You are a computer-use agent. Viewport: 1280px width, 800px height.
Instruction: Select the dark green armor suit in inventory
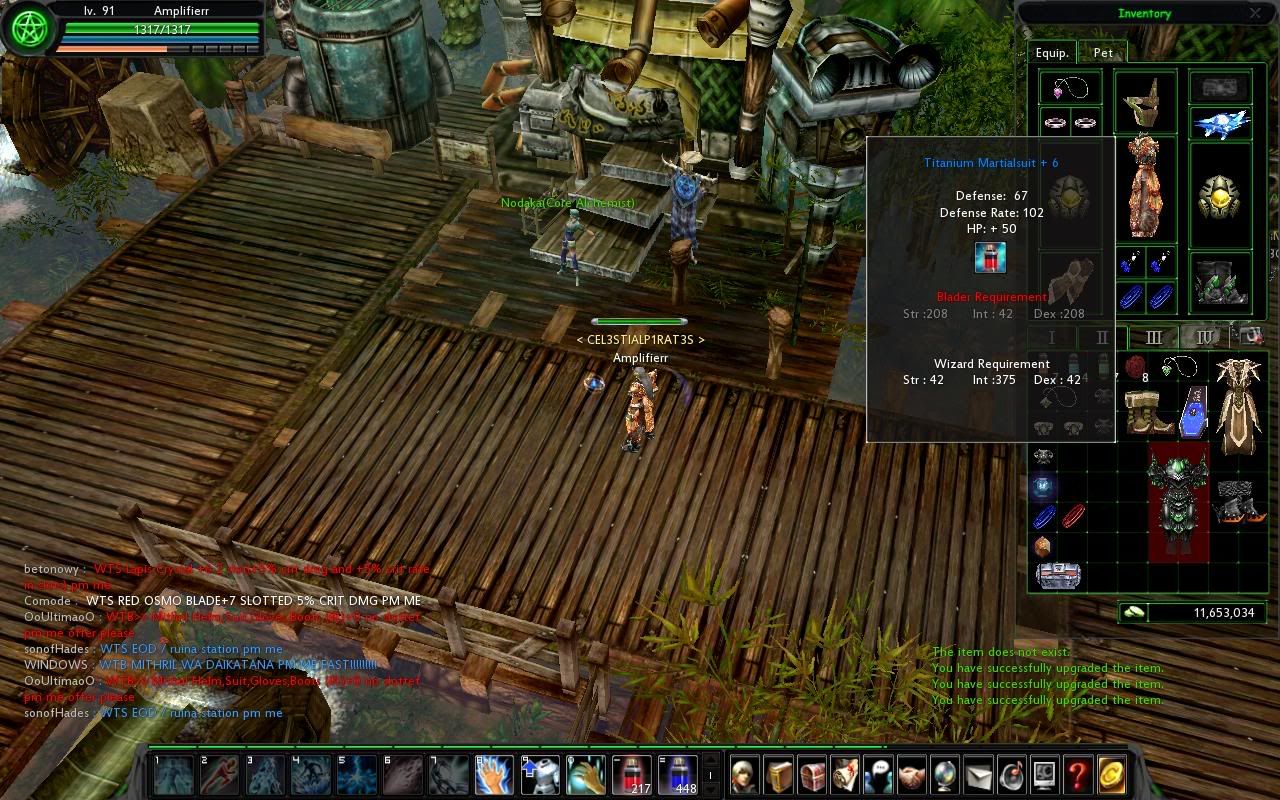click(1178, 503)
